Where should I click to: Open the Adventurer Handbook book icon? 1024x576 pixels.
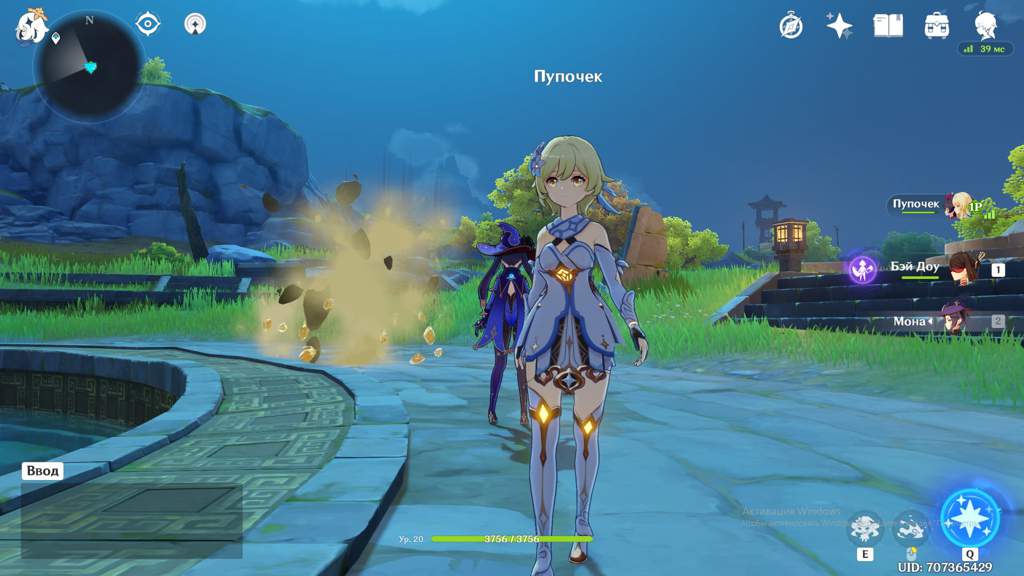(888, 26)
